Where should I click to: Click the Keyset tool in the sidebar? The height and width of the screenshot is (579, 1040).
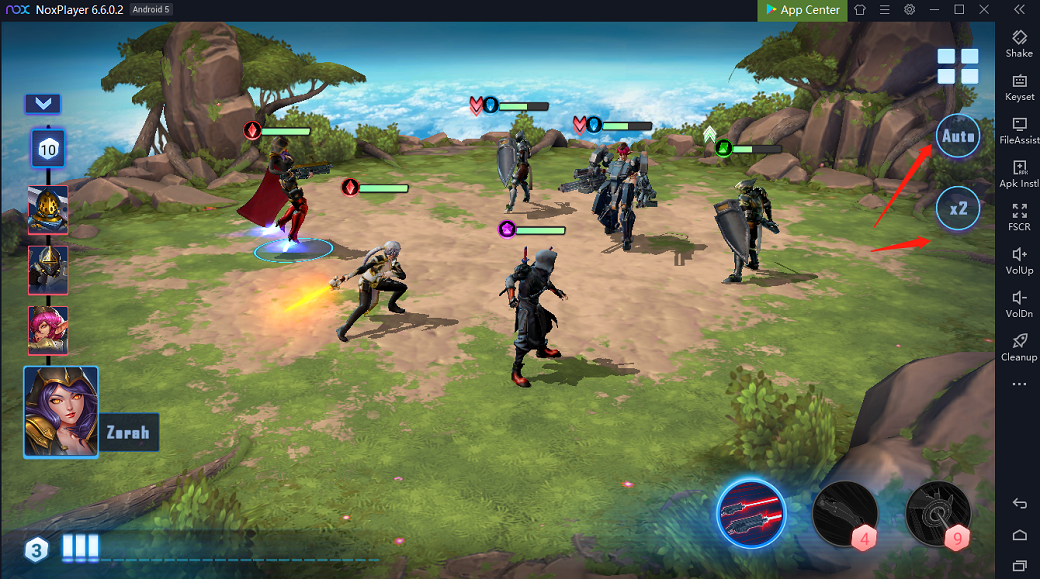click(1019, 87)
